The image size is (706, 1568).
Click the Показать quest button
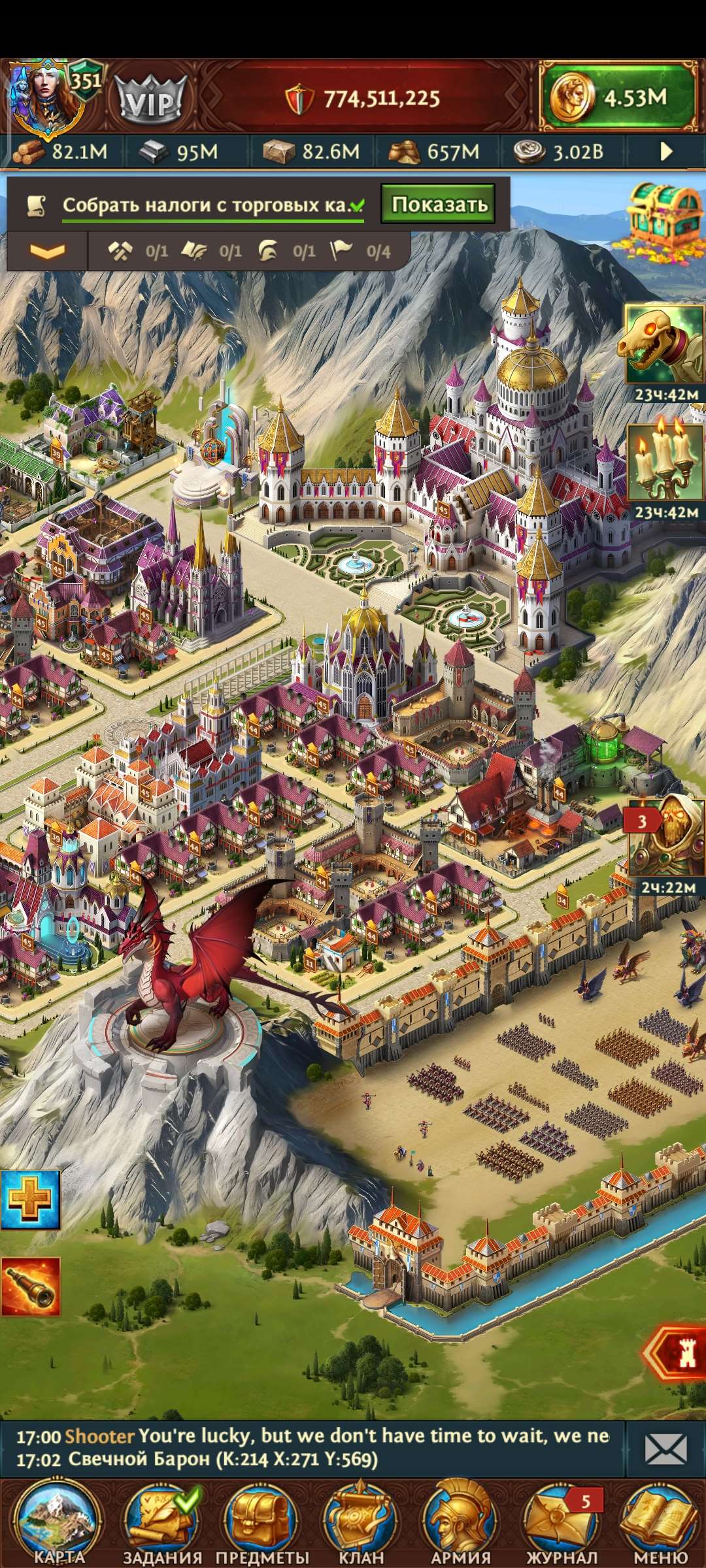pos(439,204)
